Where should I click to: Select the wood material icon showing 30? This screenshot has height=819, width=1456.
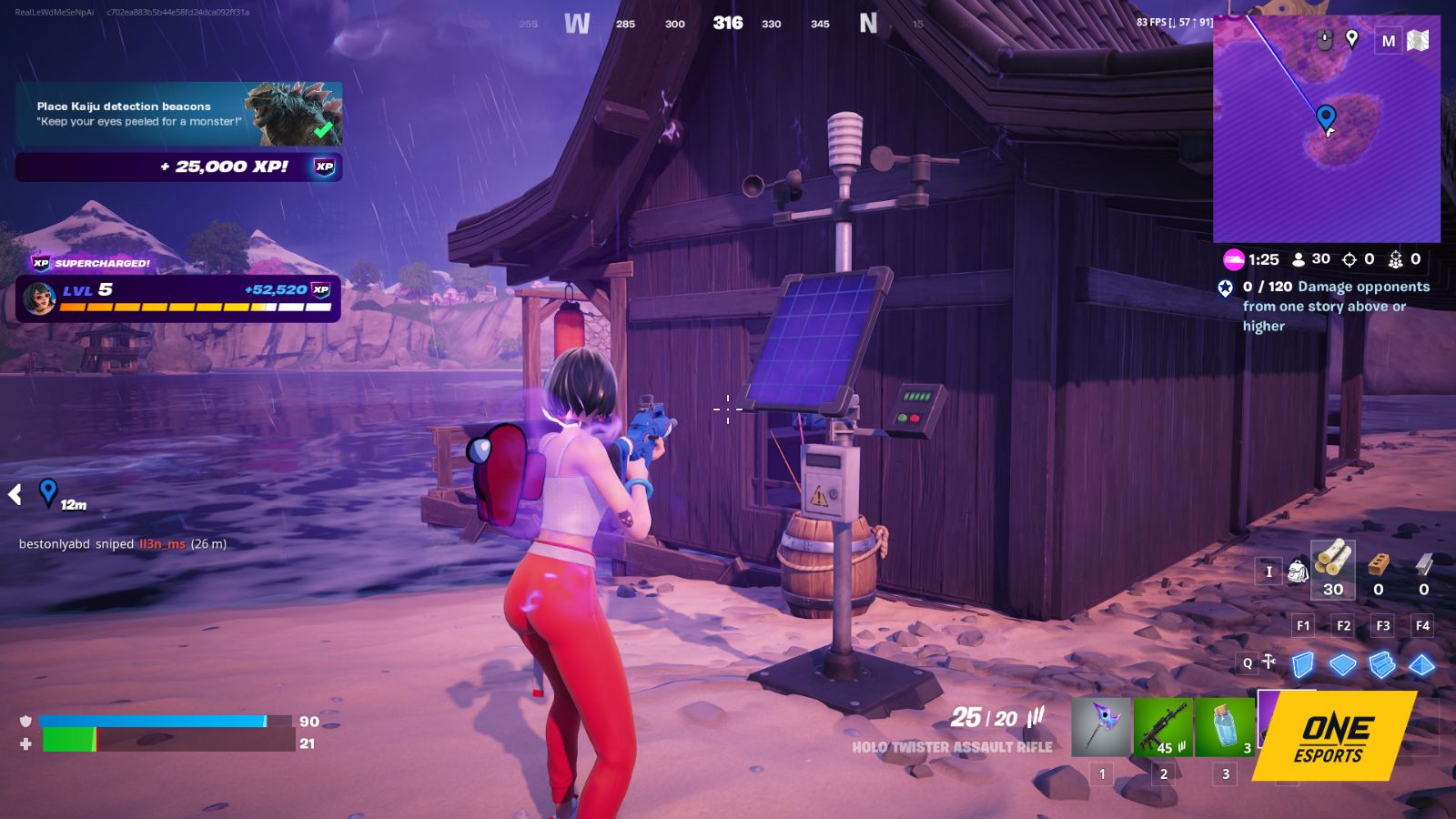[x=1333, y=564]
